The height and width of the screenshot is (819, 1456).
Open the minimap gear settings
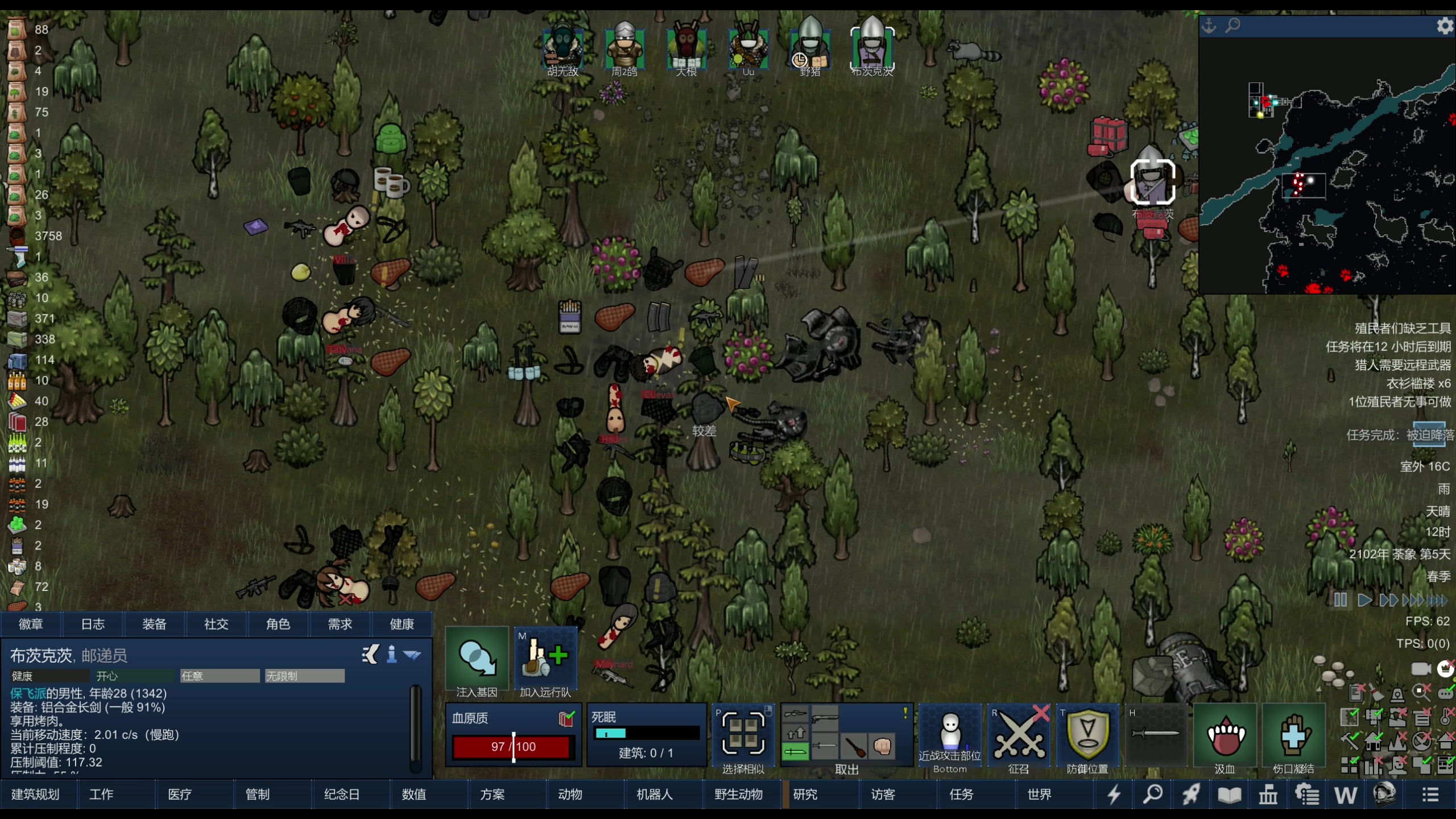[1444, 26]
